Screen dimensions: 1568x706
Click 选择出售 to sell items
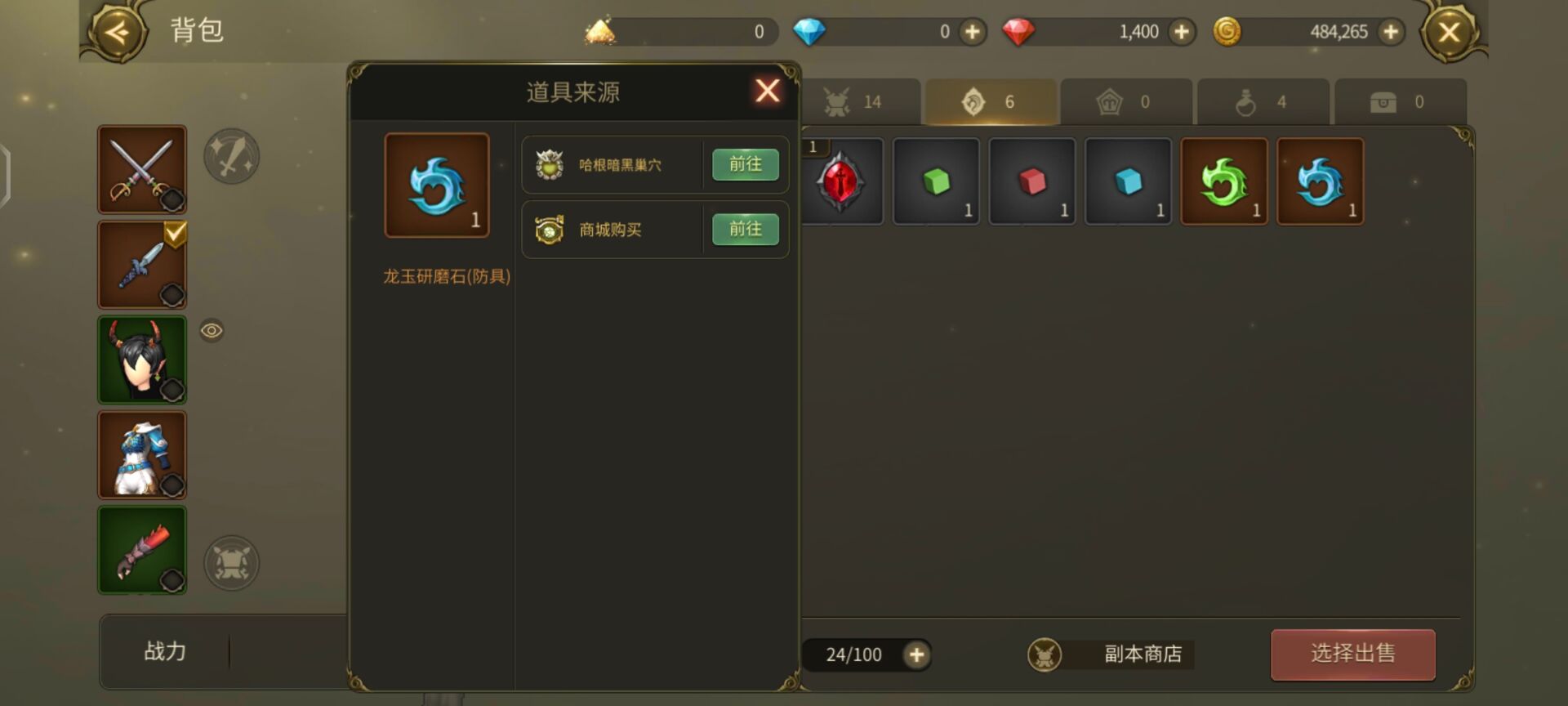click(x=1352, y=654)
